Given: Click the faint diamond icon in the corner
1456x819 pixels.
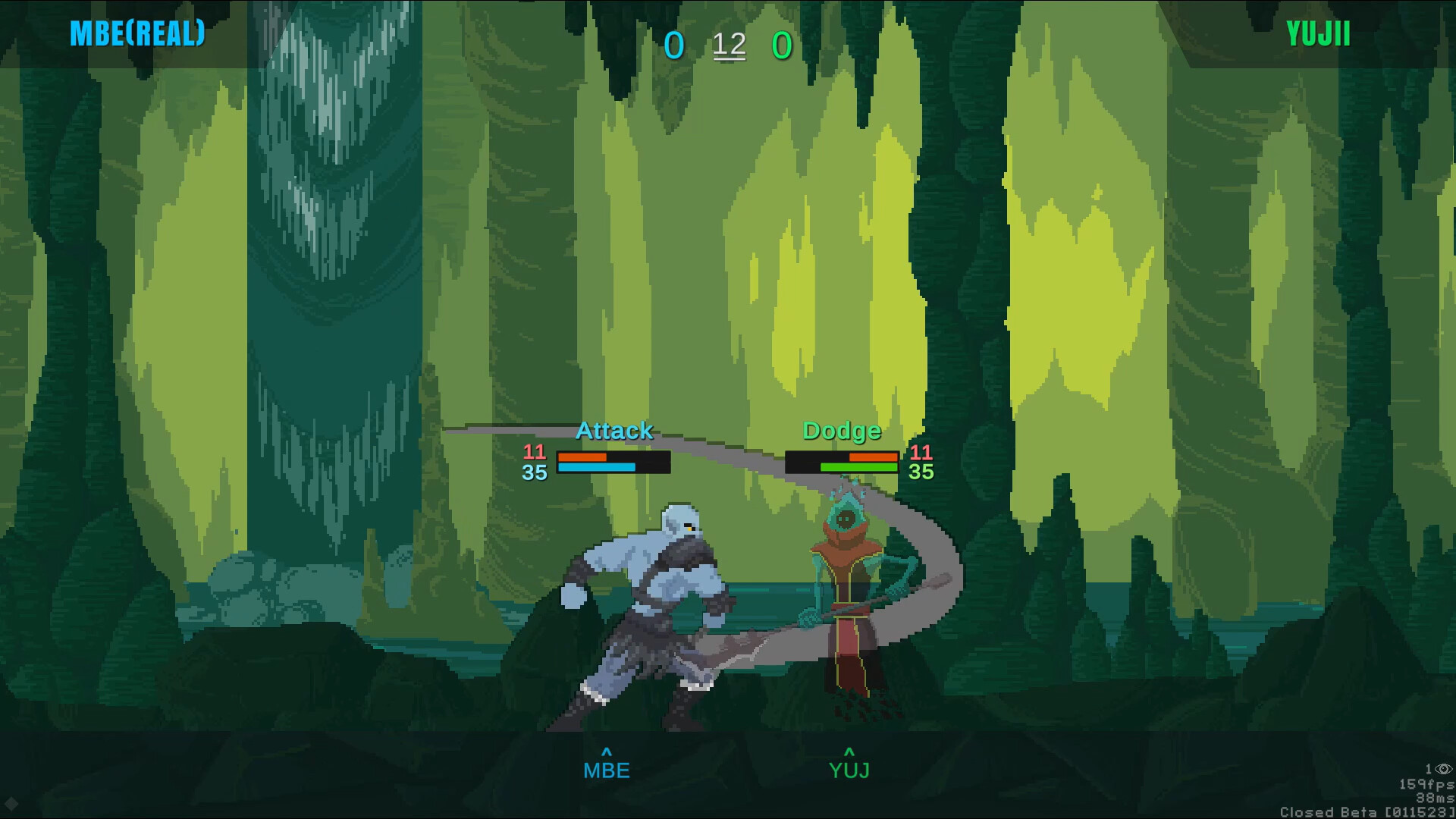Looking at the screenshot, I should point(11,803).
